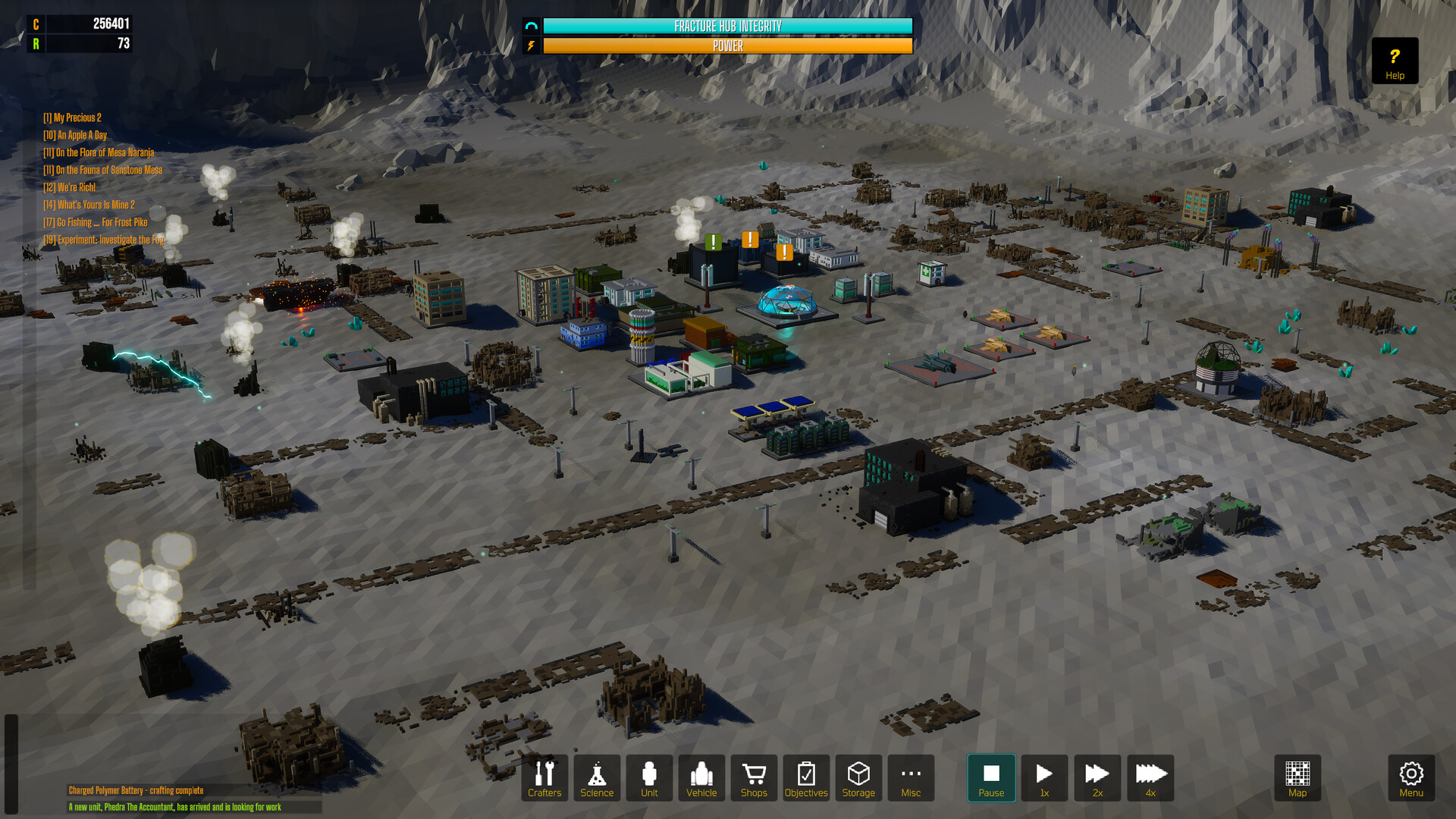The image size is (1456, 819).
Task: Open the game Menu
Action: point(1411,778)
